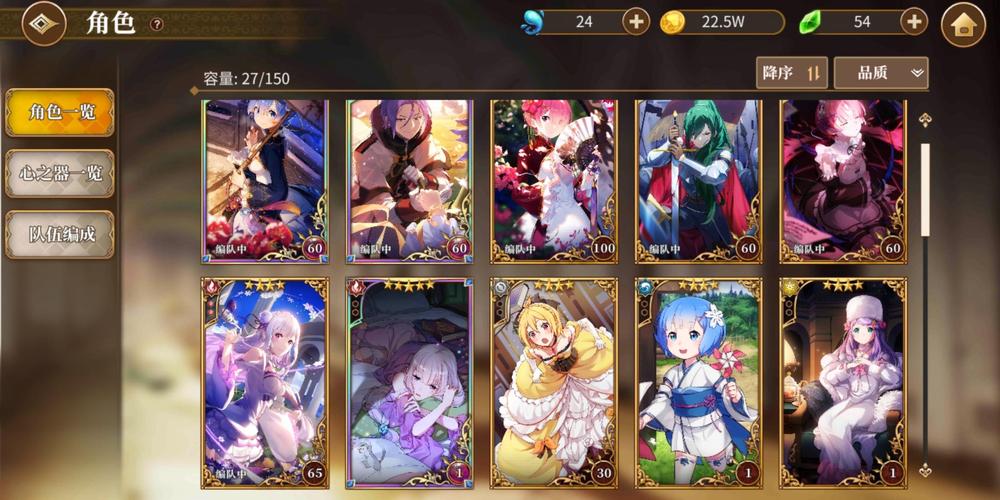Viewport: 1000px width, 500px height.
Task: Add more green gems with the plus button
Action: pos(914,21)
